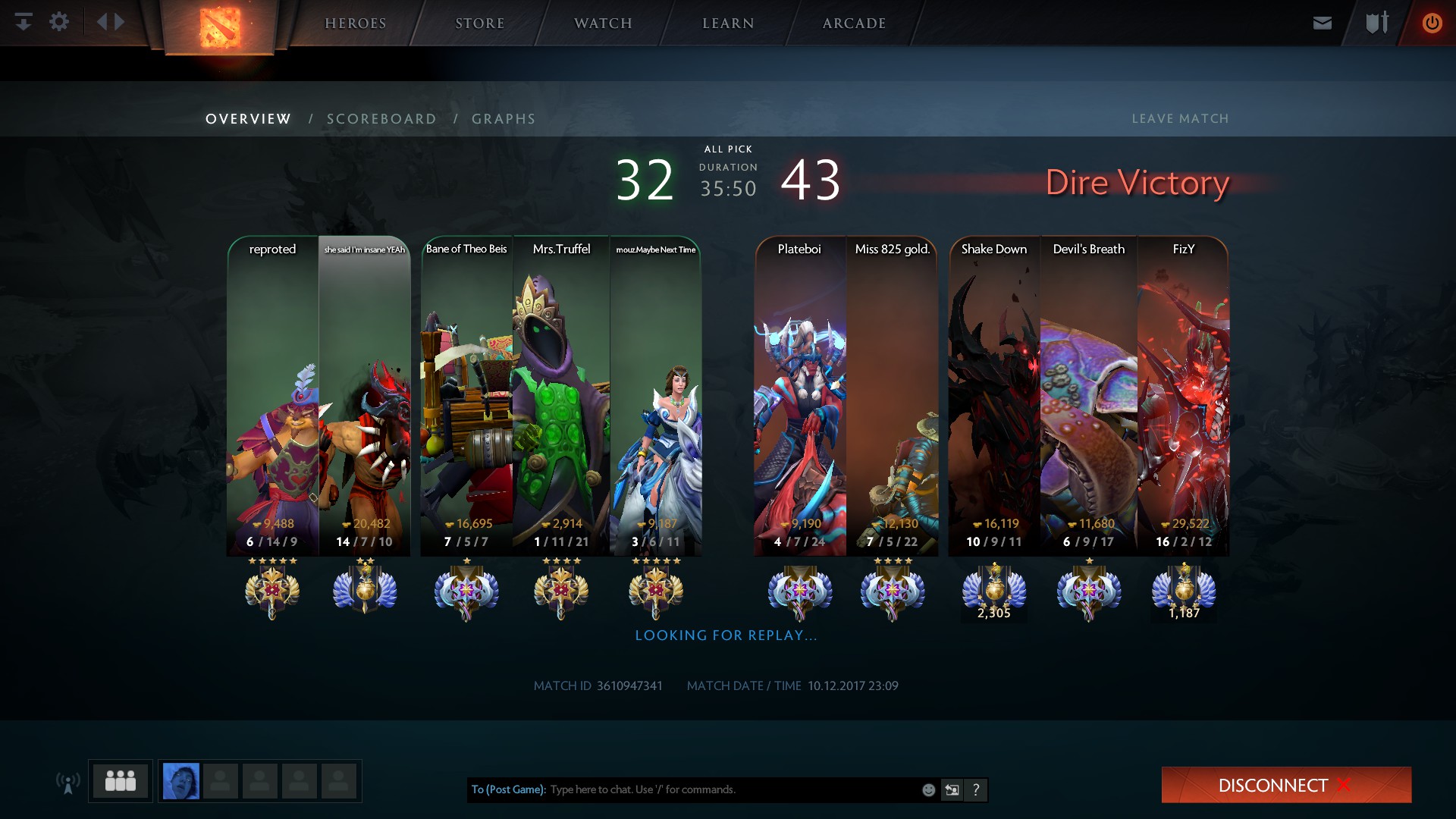The width and height of the screenshot is (1456, 819).
Task: Open the Watch tab
Action: (603, 24)
